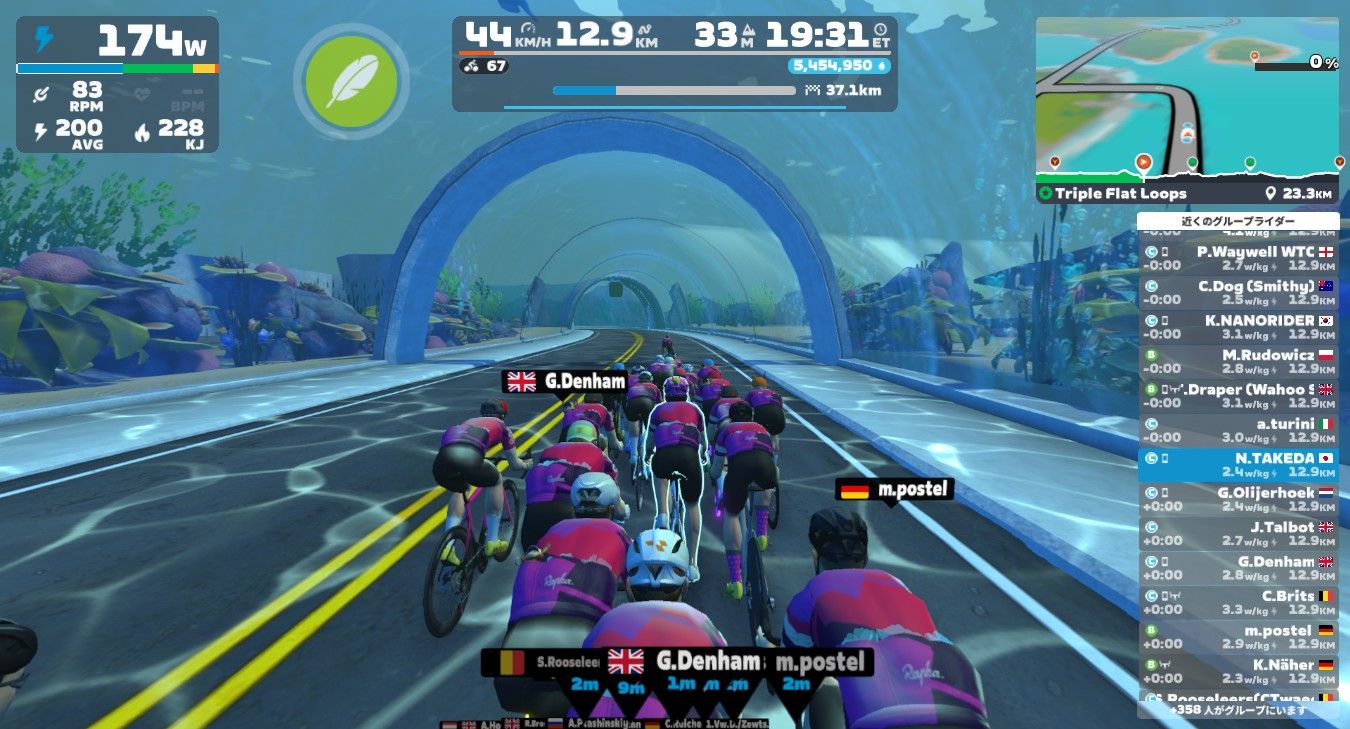
Task: Select P.Waywell WTC in the rider list
Action: coord(1238,258)
